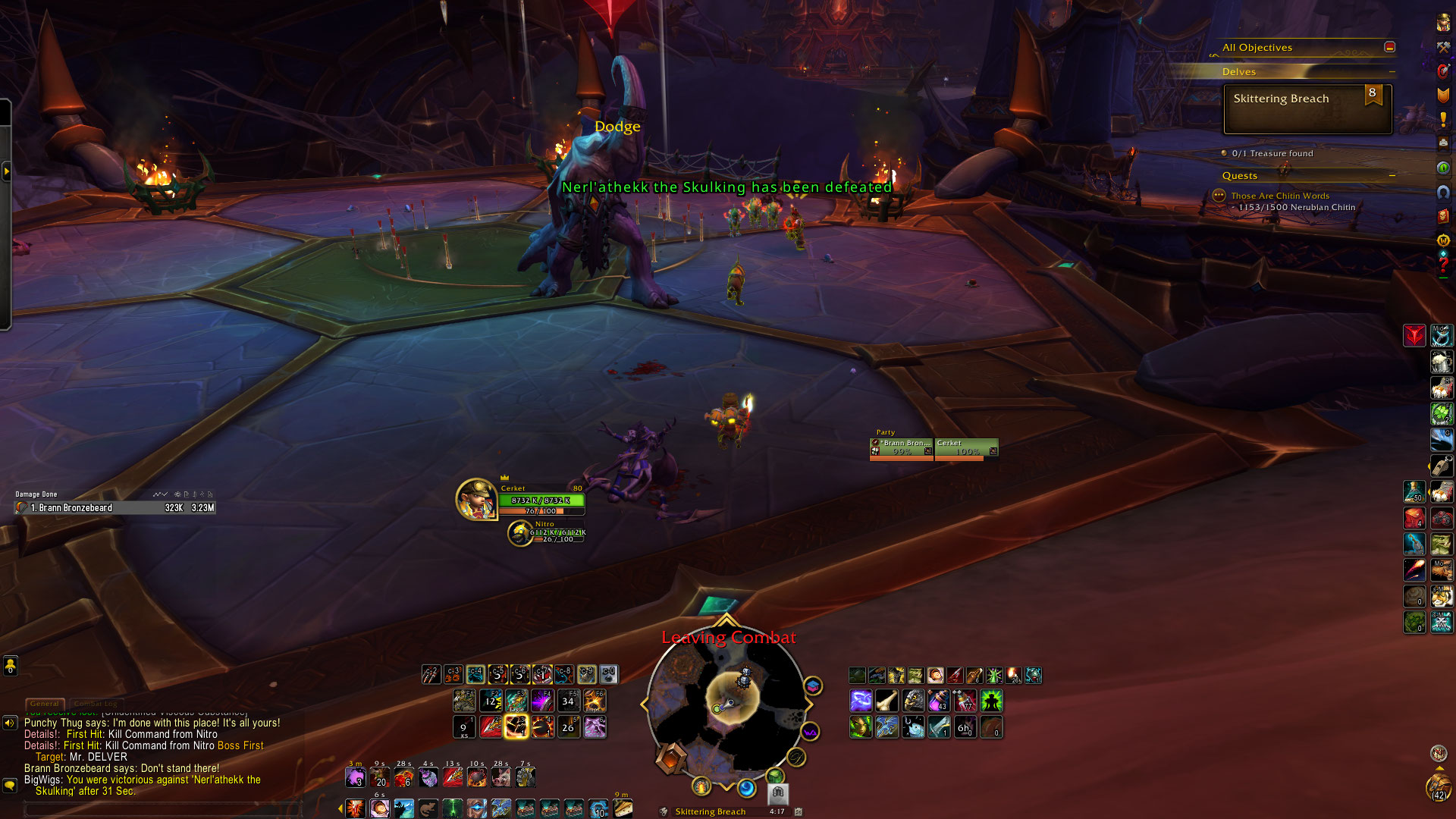1456x819 pixels.
Task: Collapse the All Objectives tracker
Action: 1389,47
